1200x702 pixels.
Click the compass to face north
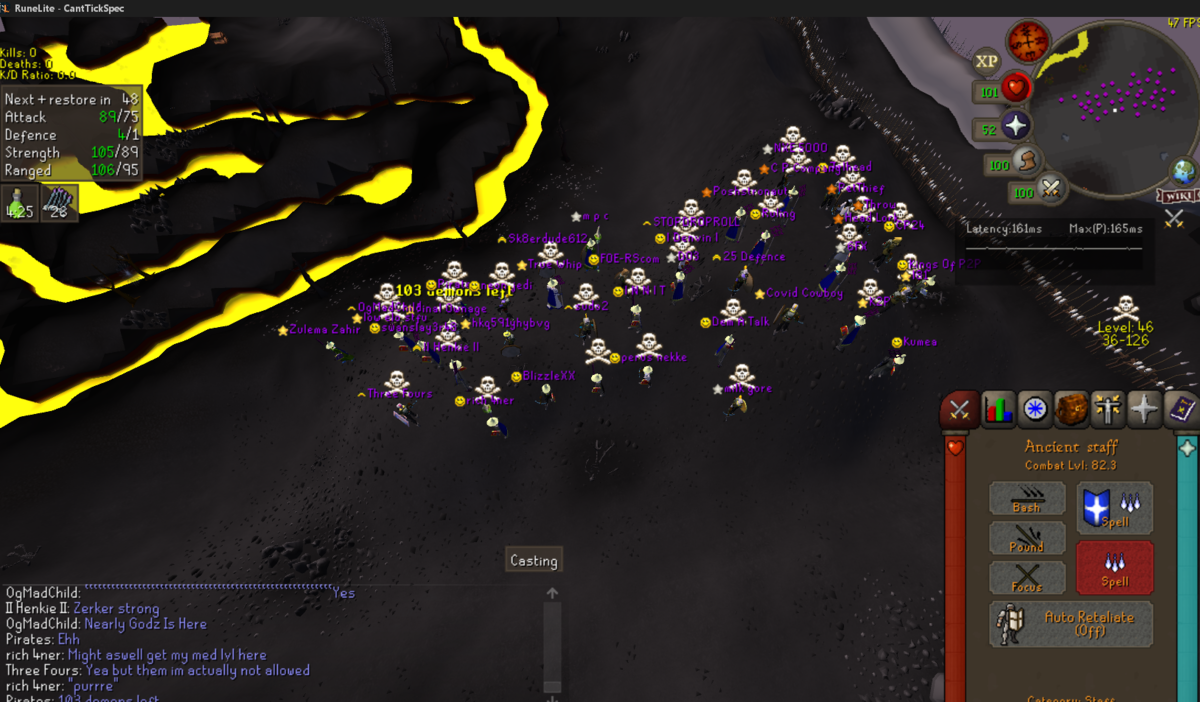(1027, 42)
